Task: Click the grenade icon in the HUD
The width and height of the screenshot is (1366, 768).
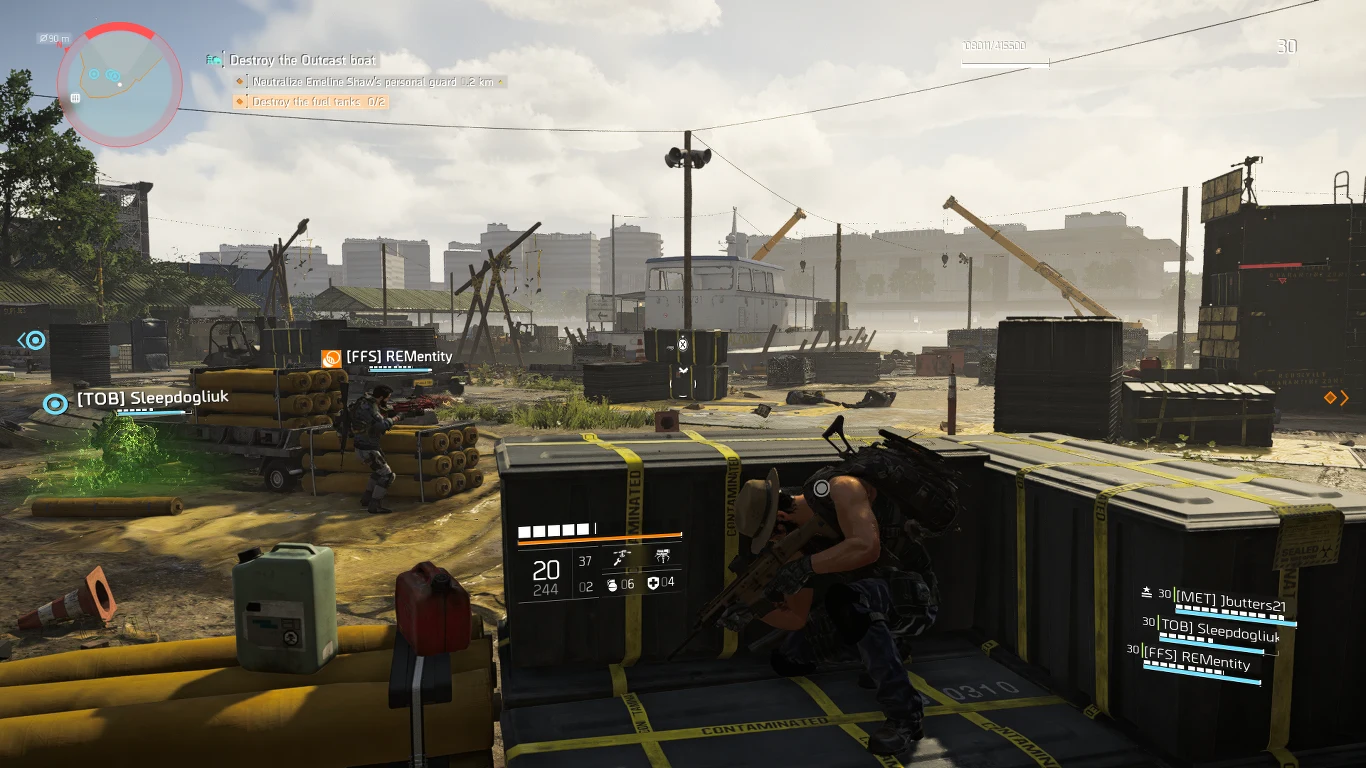Action: click(613, 585)
